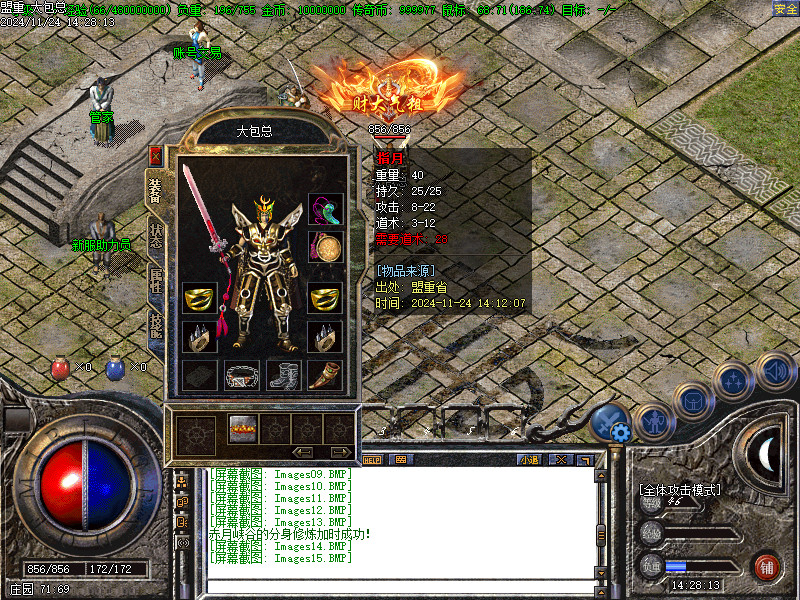Toggle the sound speaker button
The height and width of the screenshot is (600, 800).
click(775, 372)
